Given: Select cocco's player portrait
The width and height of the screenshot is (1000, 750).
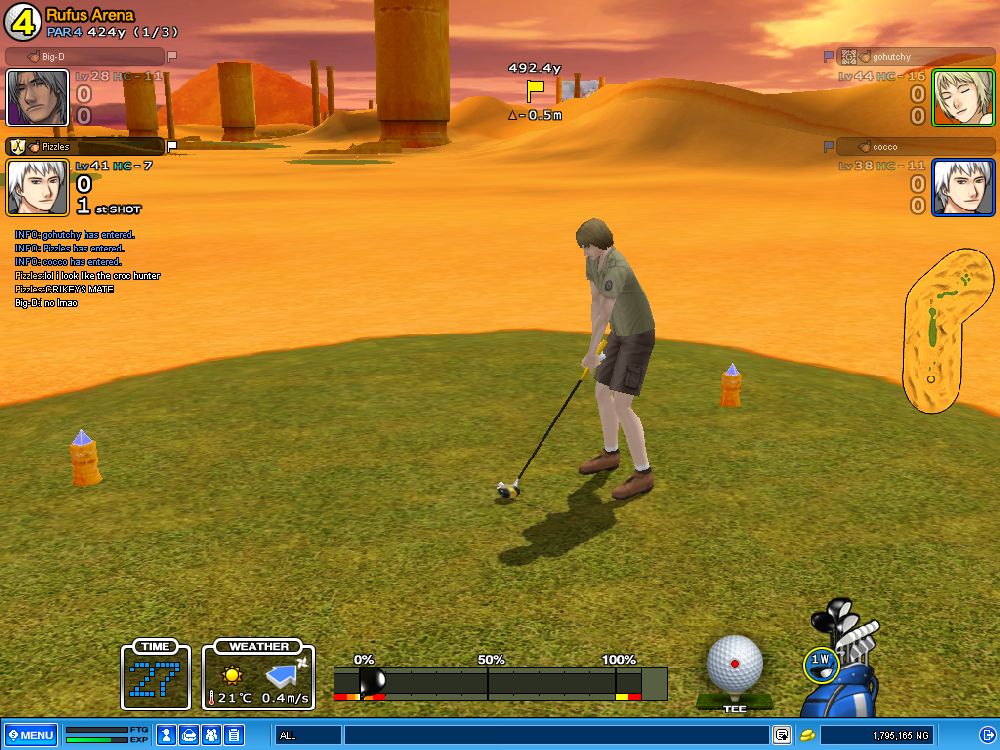Looking at the screenshot, I should click(963, 187).
